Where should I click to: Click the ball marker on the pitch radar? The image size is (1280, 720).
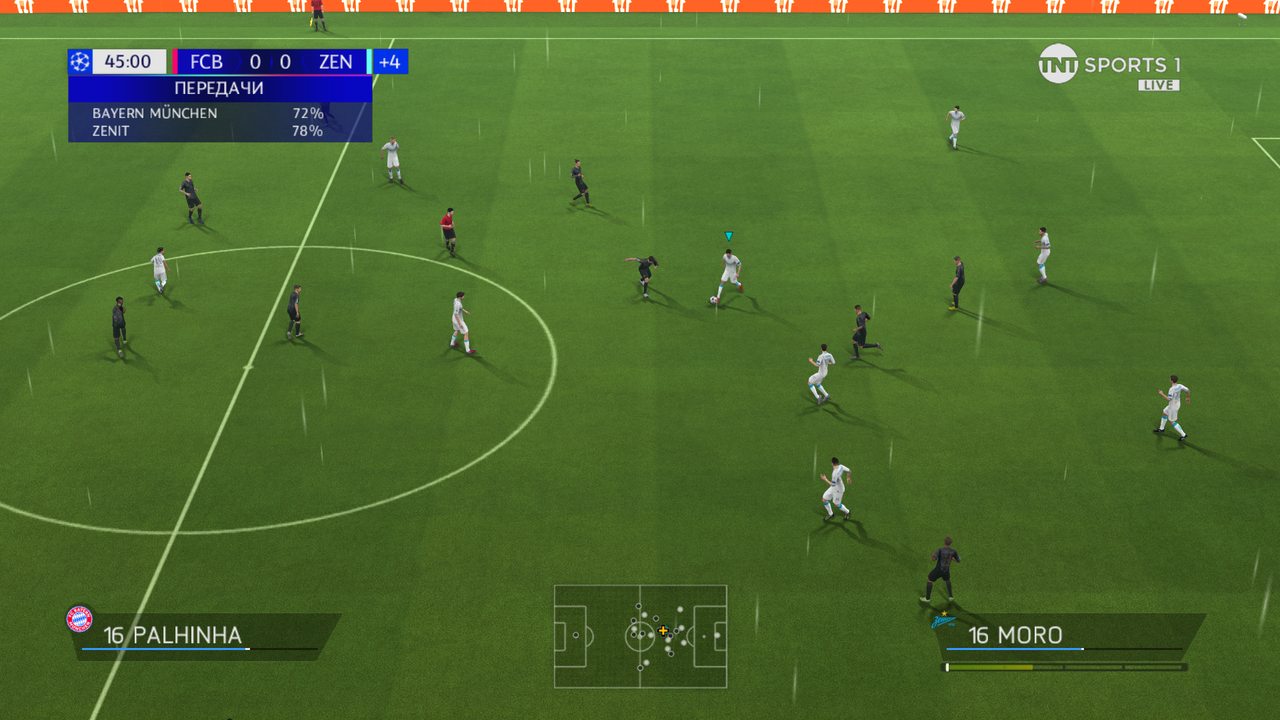tap(663, 631)
